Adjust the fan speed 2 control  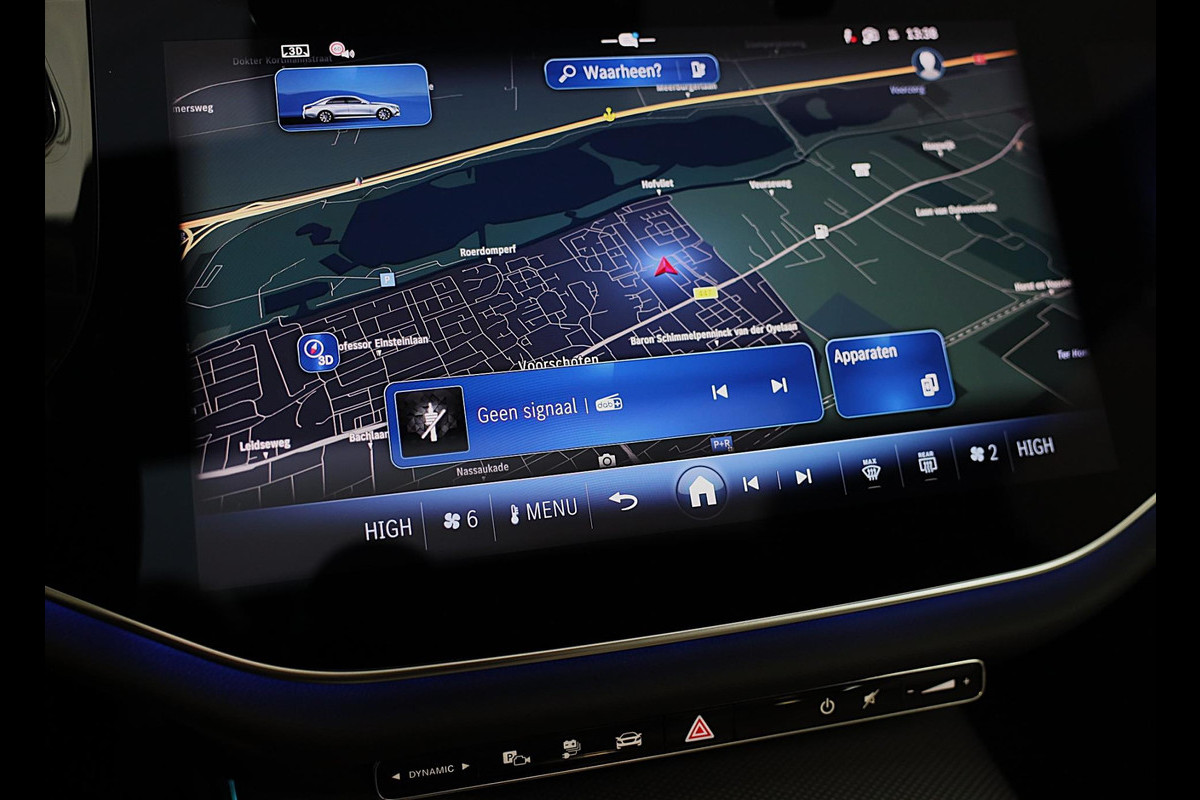pyautogui.click(x=983, y=453)
